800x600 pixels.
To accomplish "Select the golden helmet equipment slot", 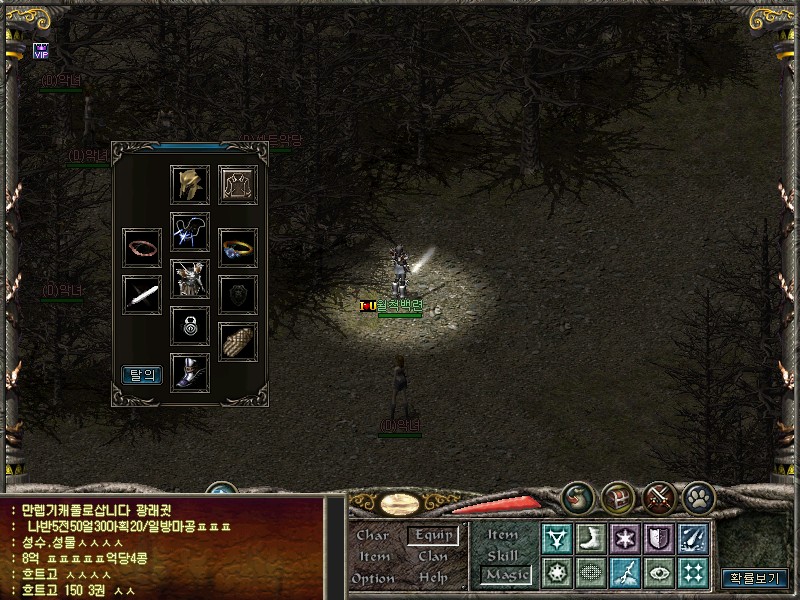I will click(x=190, y=185).
